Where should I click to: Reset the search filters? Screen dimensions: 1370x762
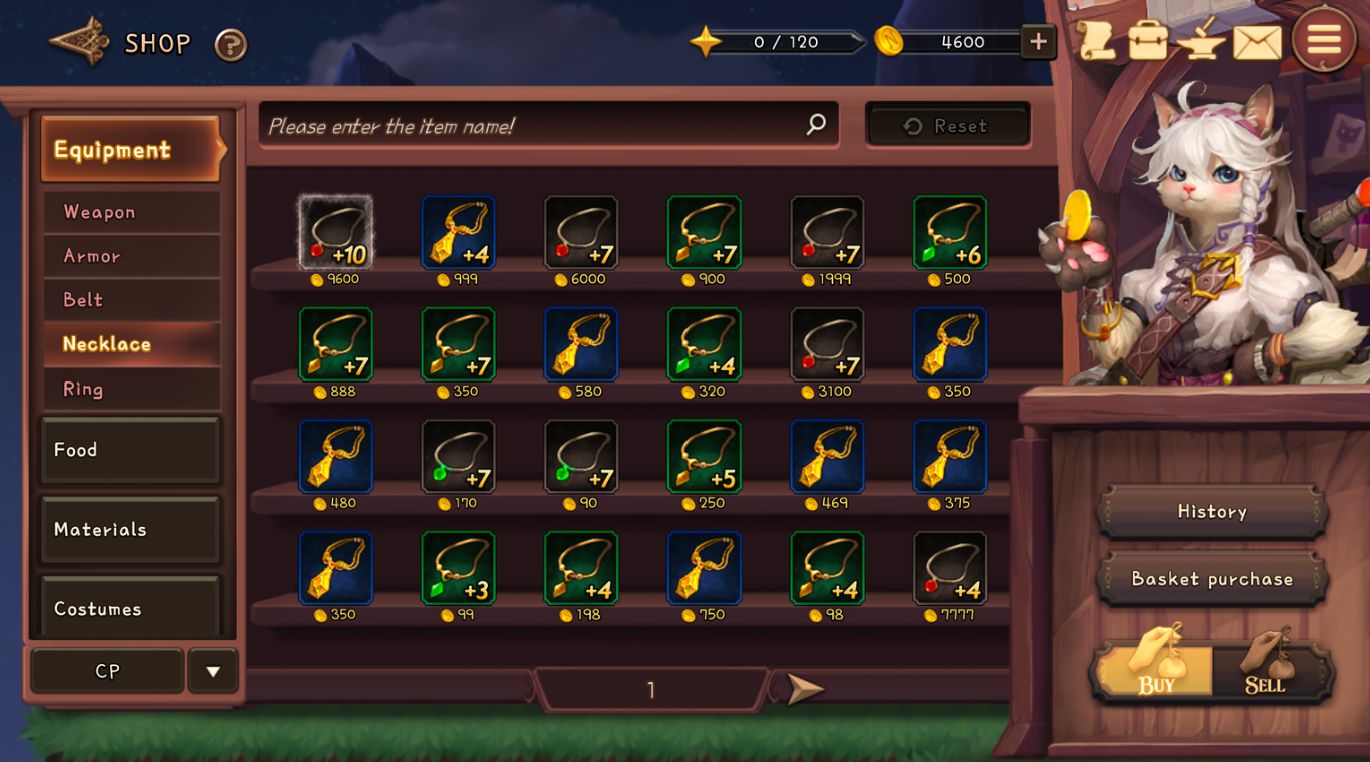coord(947,126)
